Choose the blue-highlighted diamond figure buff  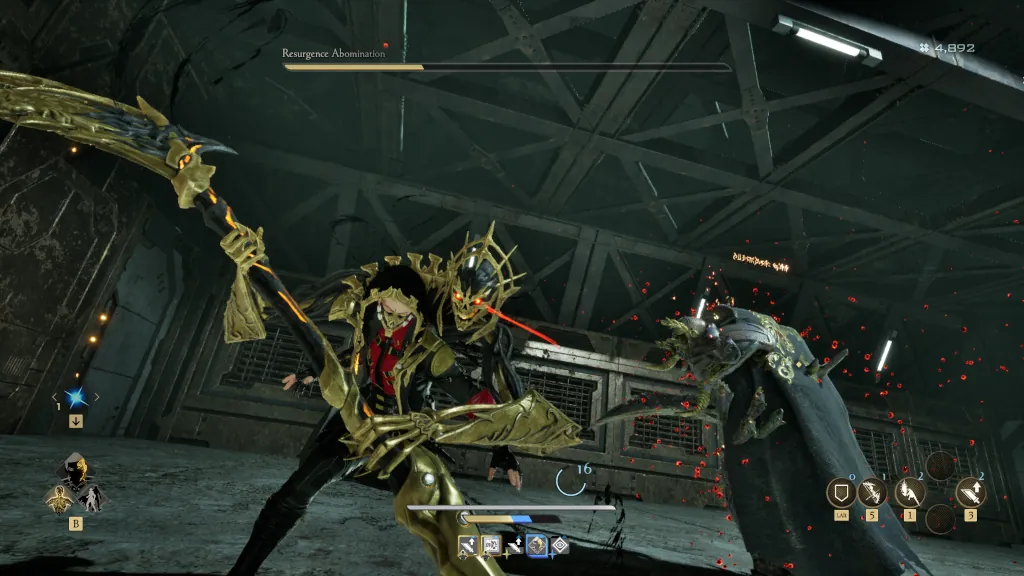tap(538, 546)
